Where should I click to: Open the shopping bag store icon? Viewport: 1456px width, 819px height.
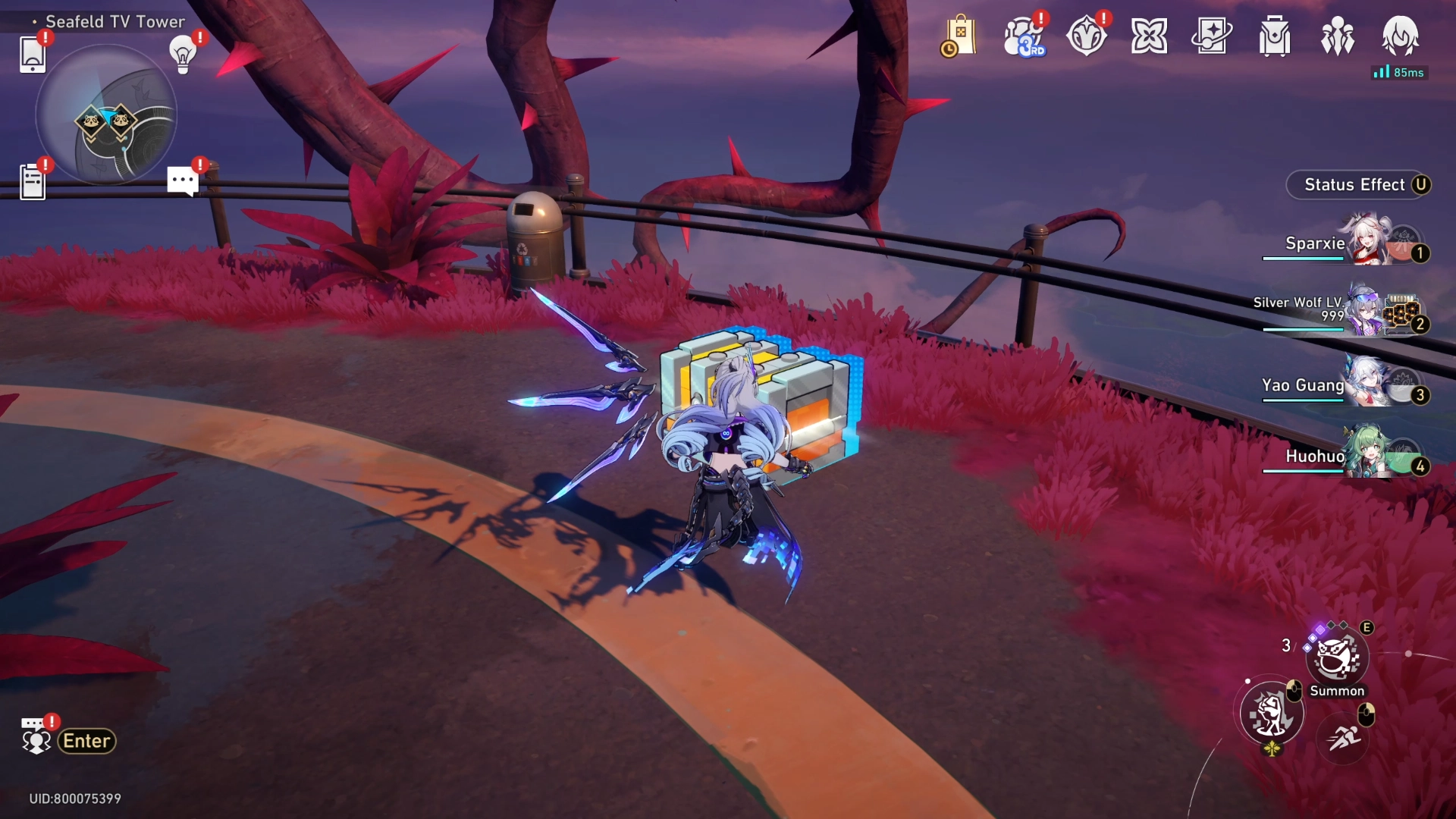[x=959, y=36]
